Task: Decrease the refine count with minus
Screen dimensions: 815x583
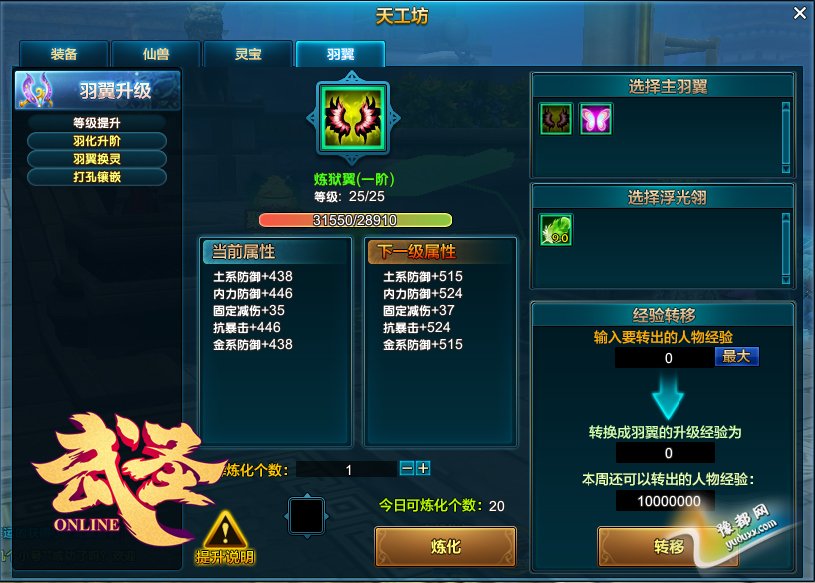Action: click(407, 468)
